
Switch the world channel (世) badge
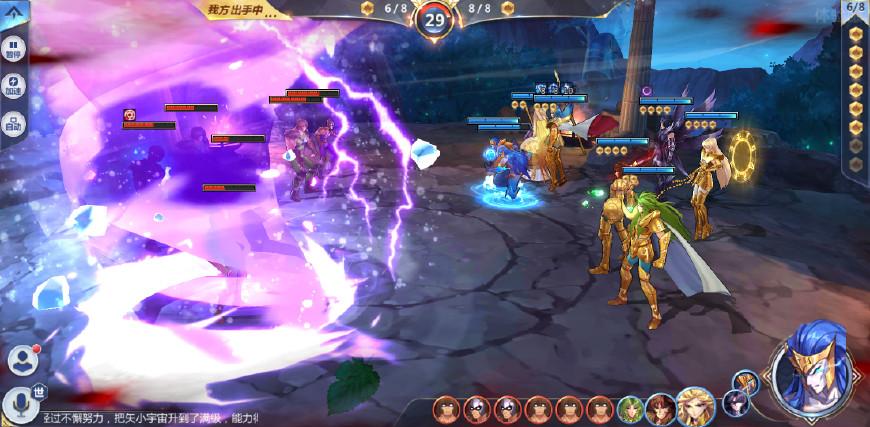point(39,392)
